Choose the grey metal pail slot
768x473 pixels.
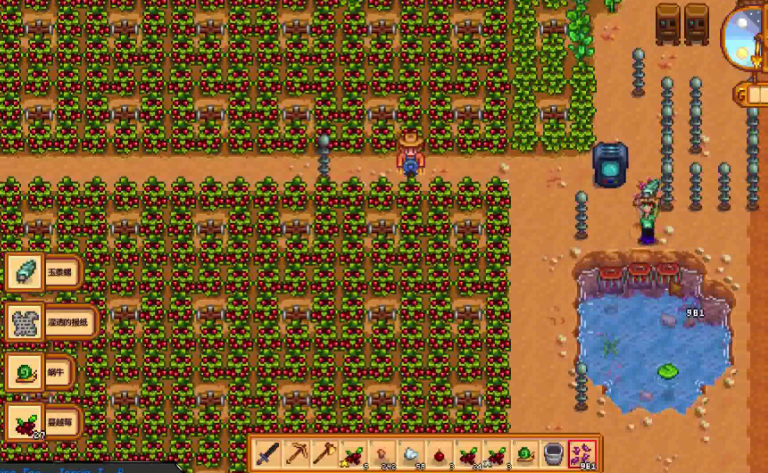point(553,454)
